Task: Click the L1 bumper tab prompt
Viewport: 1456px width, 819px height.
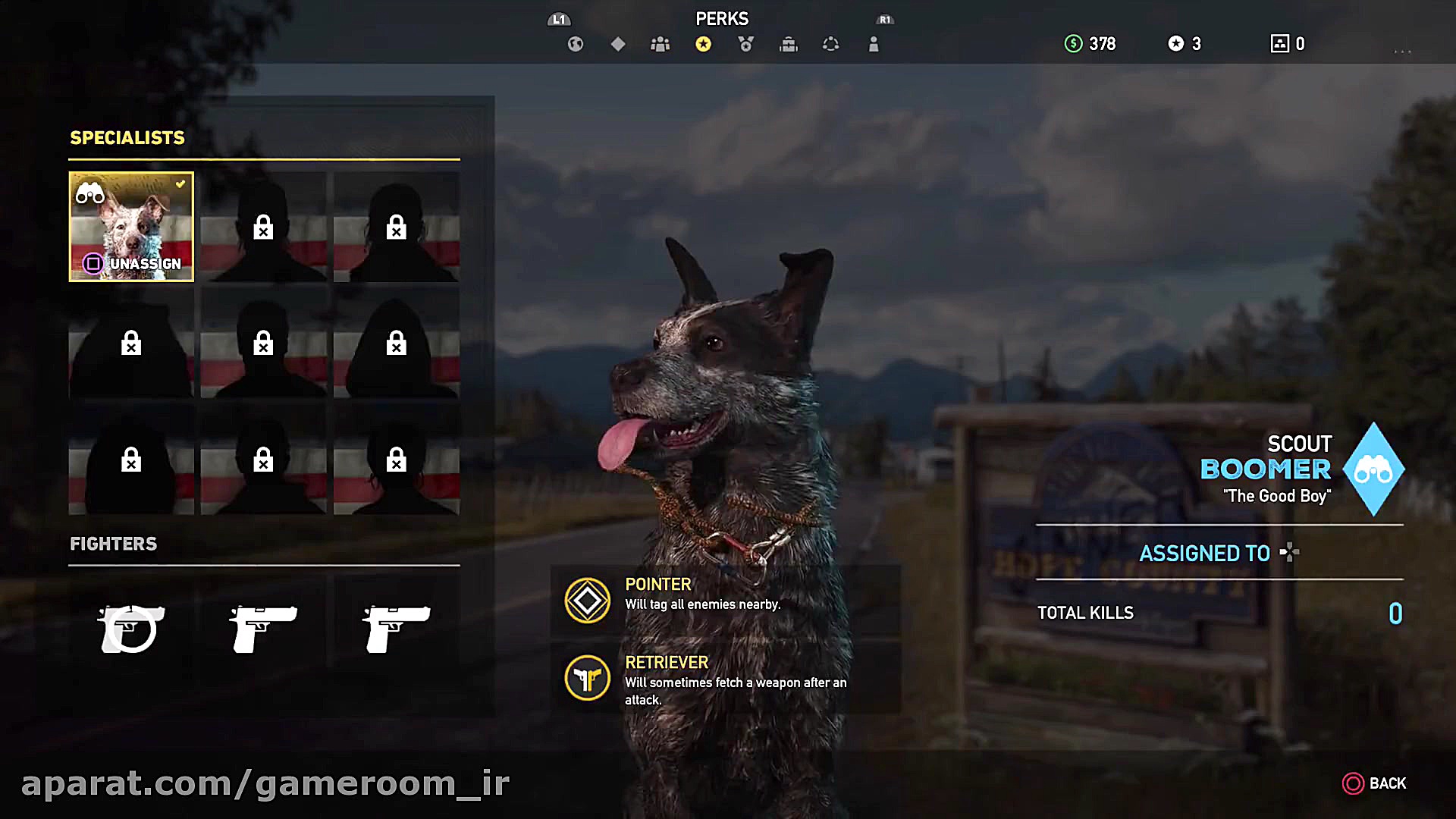Action: tap(559, 19)
